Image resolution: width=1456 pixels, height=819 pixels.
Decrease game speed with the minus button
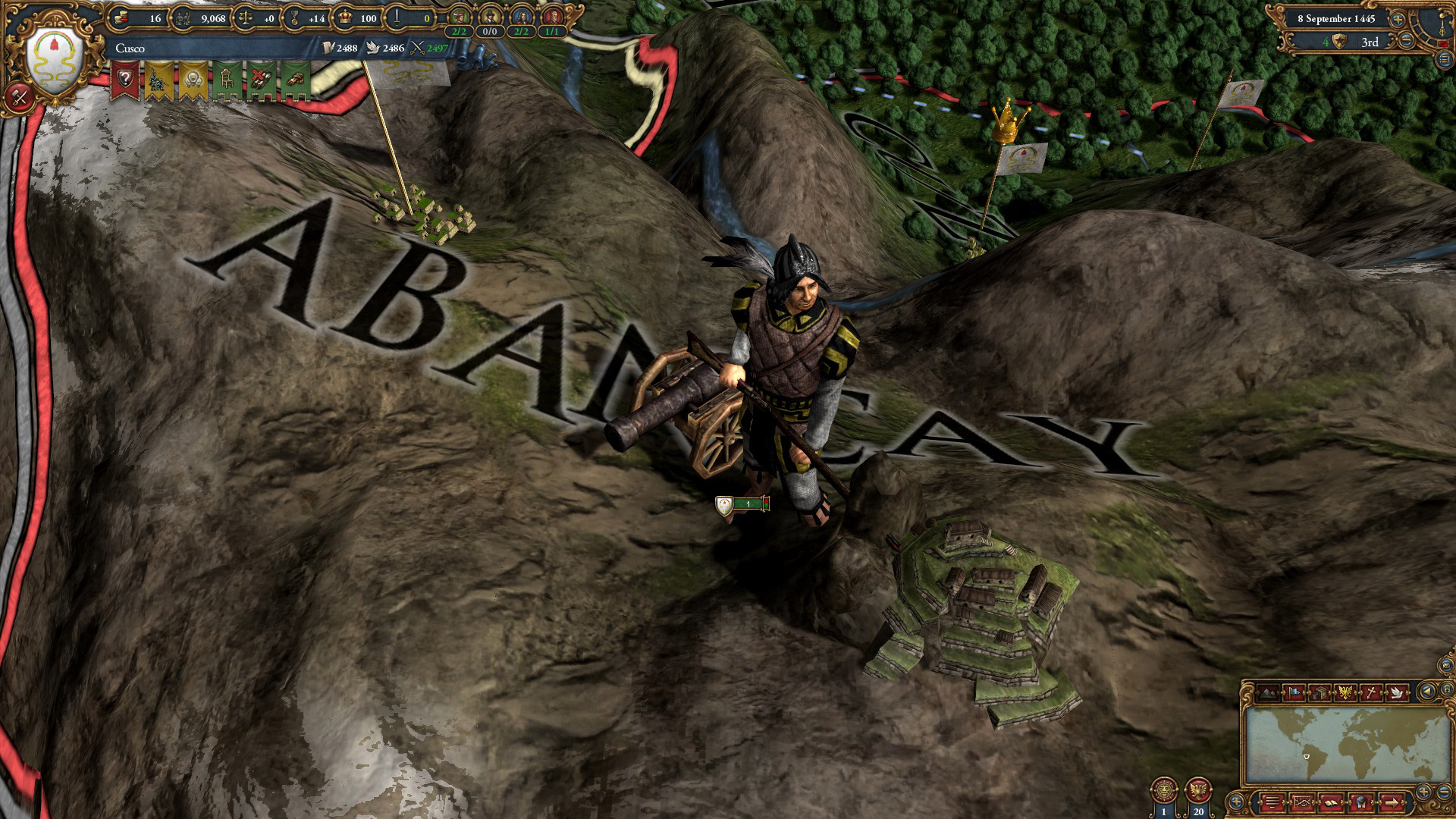(1405, 41)
